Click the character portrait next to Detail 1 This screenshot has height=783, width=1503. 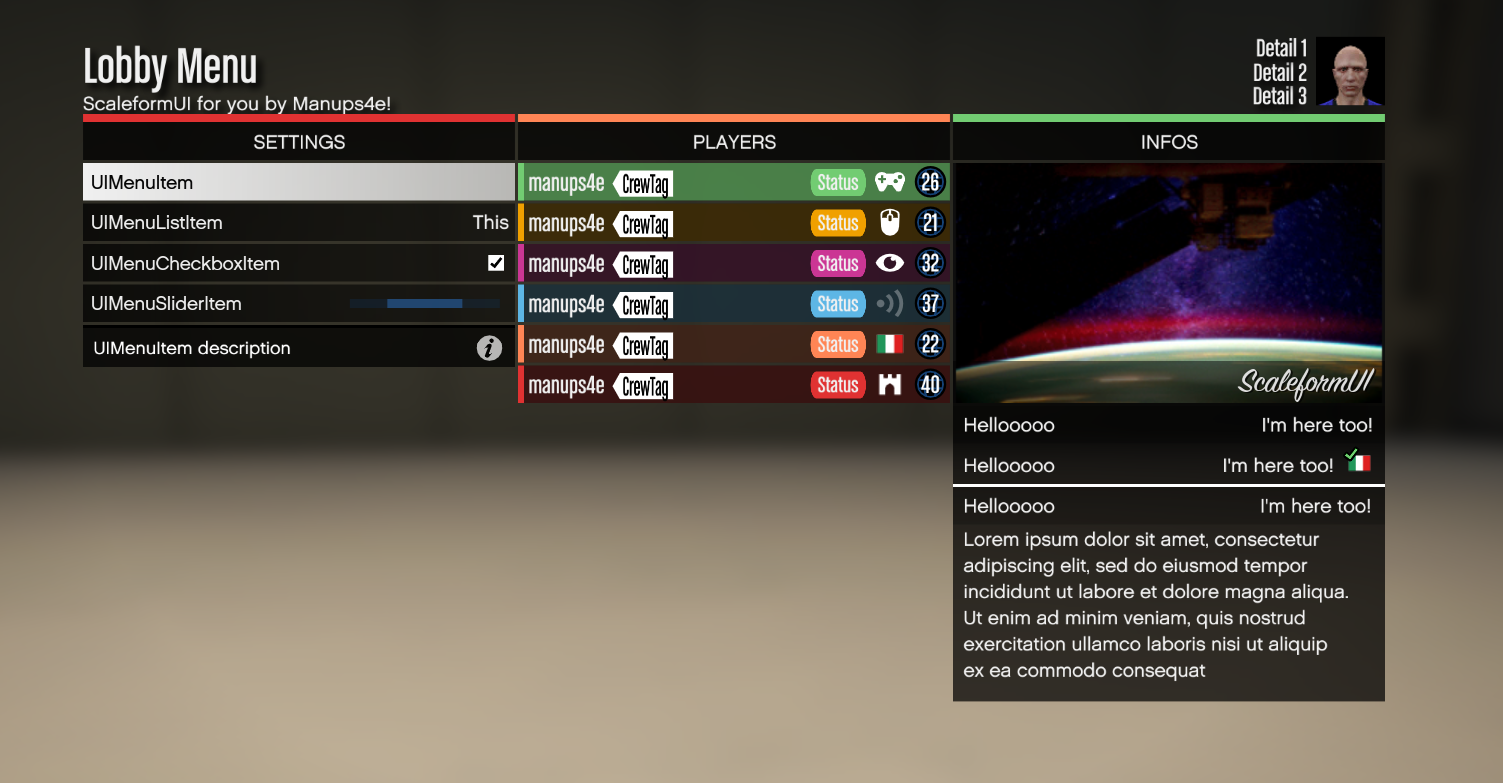[x=1350, y=72]
